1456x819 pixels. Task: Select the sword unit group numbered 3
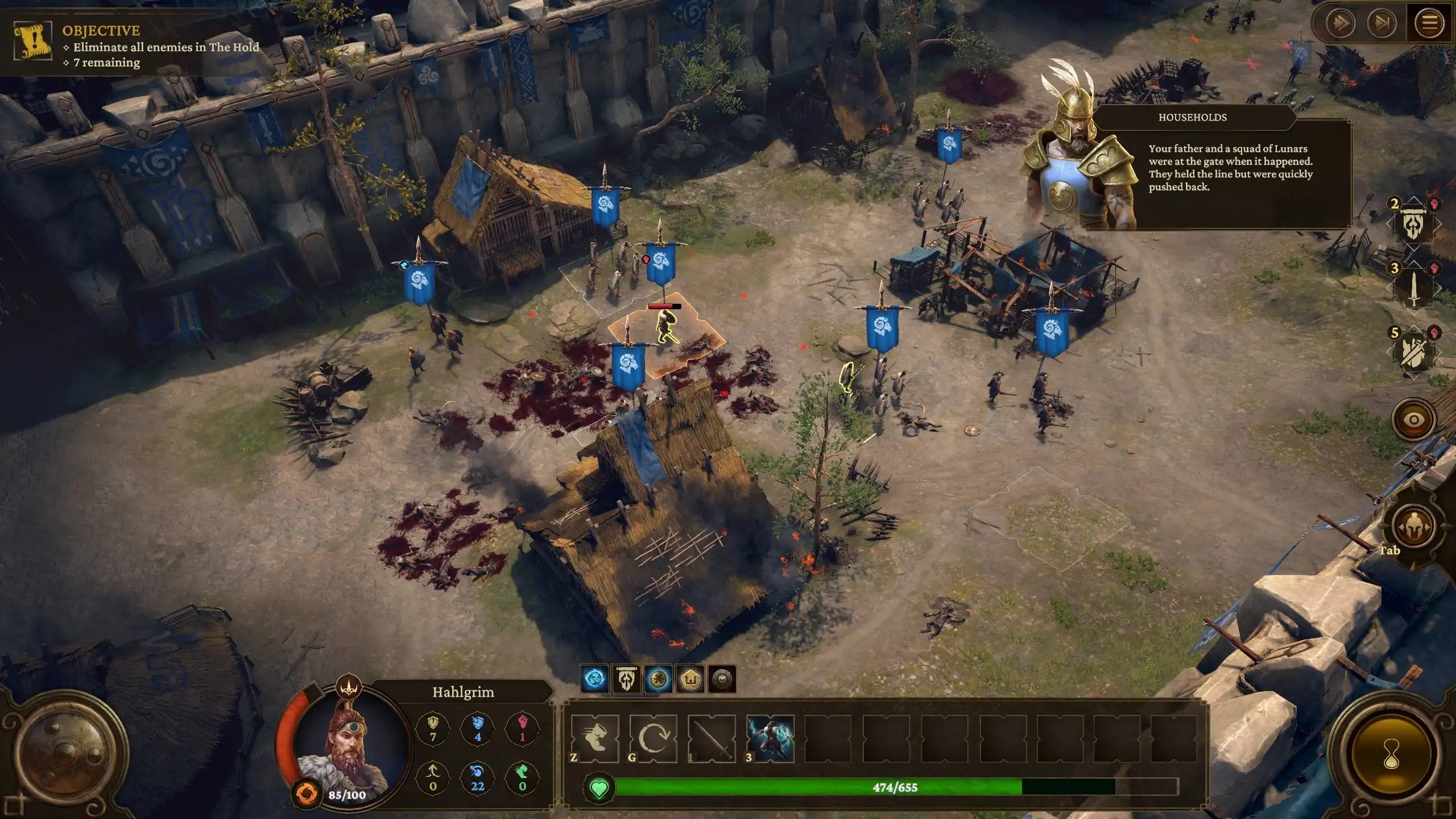(x=1414, y=288)
